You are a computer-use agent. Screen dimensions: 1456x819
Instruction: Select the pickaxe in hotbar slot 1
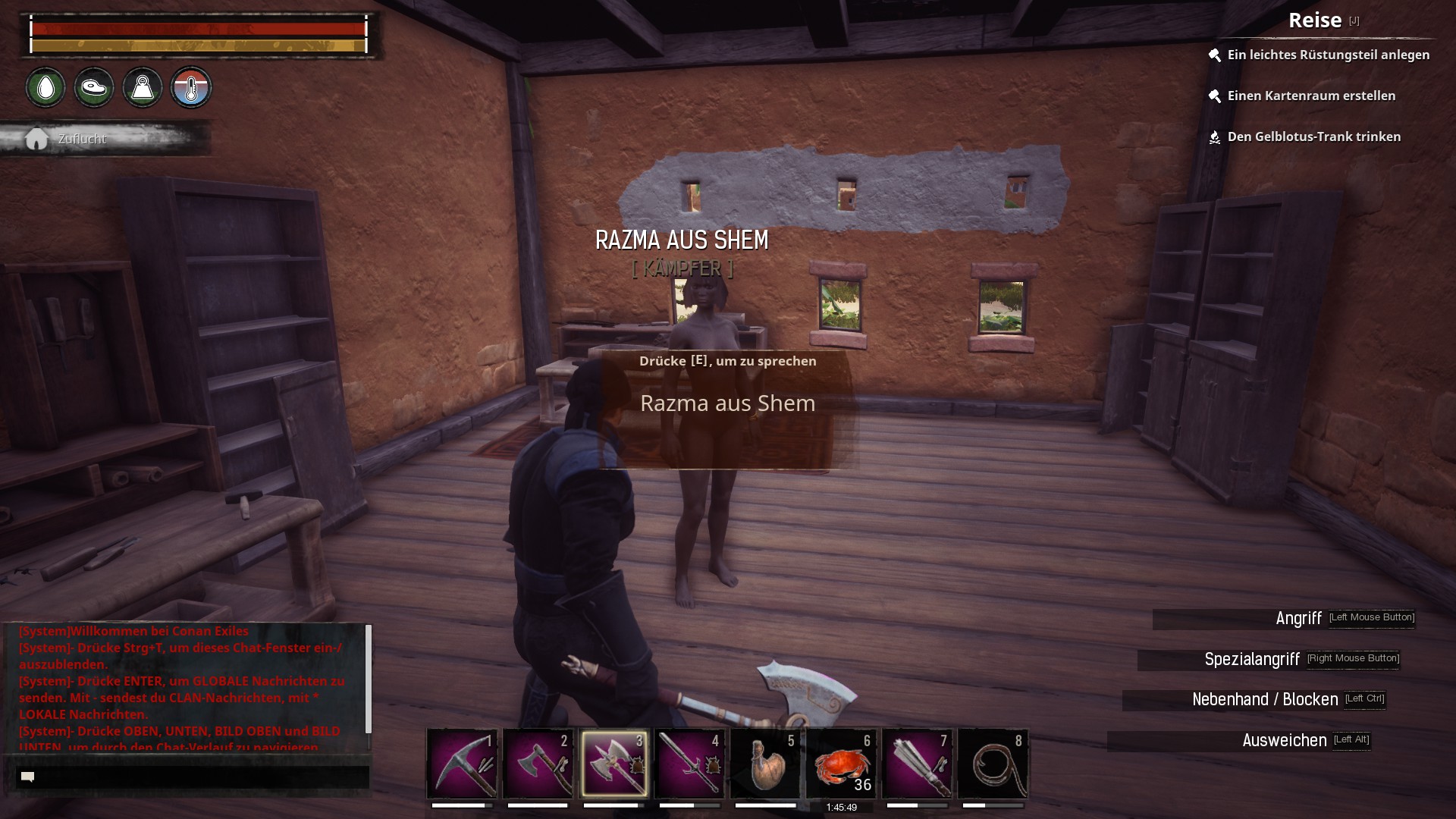tap(462, 763)
